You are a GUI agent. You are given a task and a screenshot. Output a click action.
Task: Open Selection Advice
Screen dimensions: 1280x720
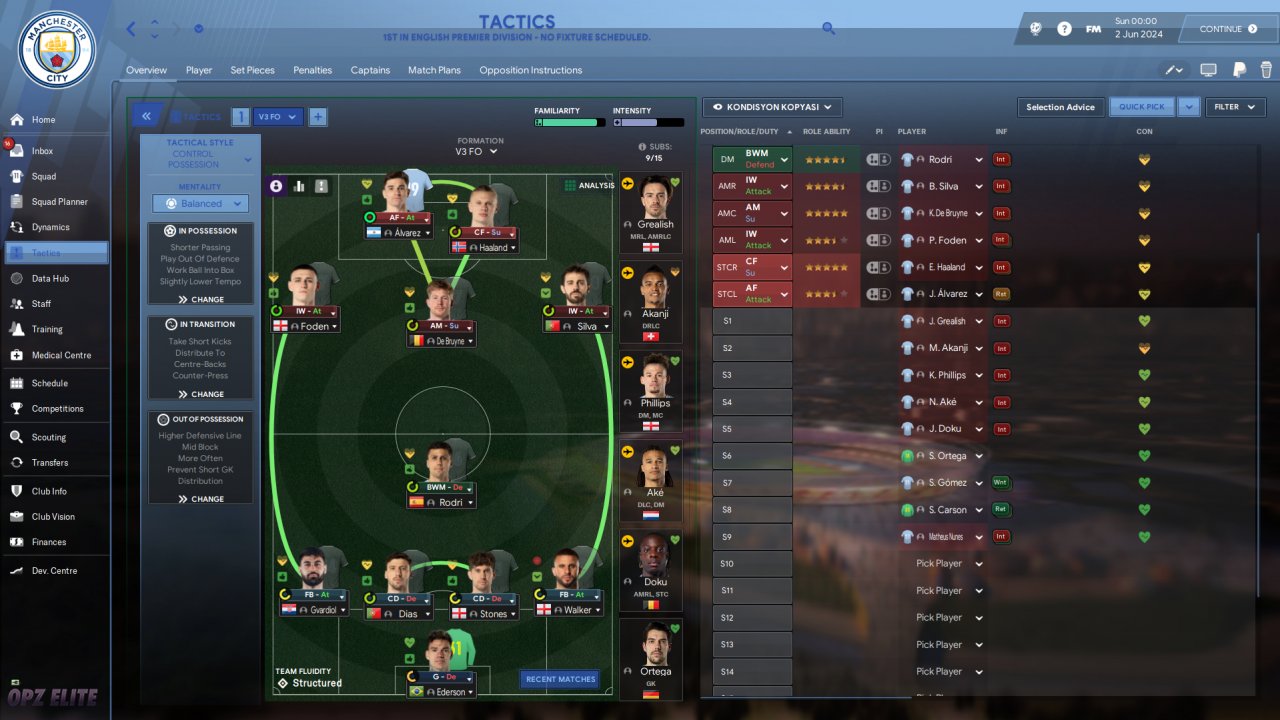[x=1060, y=107]
